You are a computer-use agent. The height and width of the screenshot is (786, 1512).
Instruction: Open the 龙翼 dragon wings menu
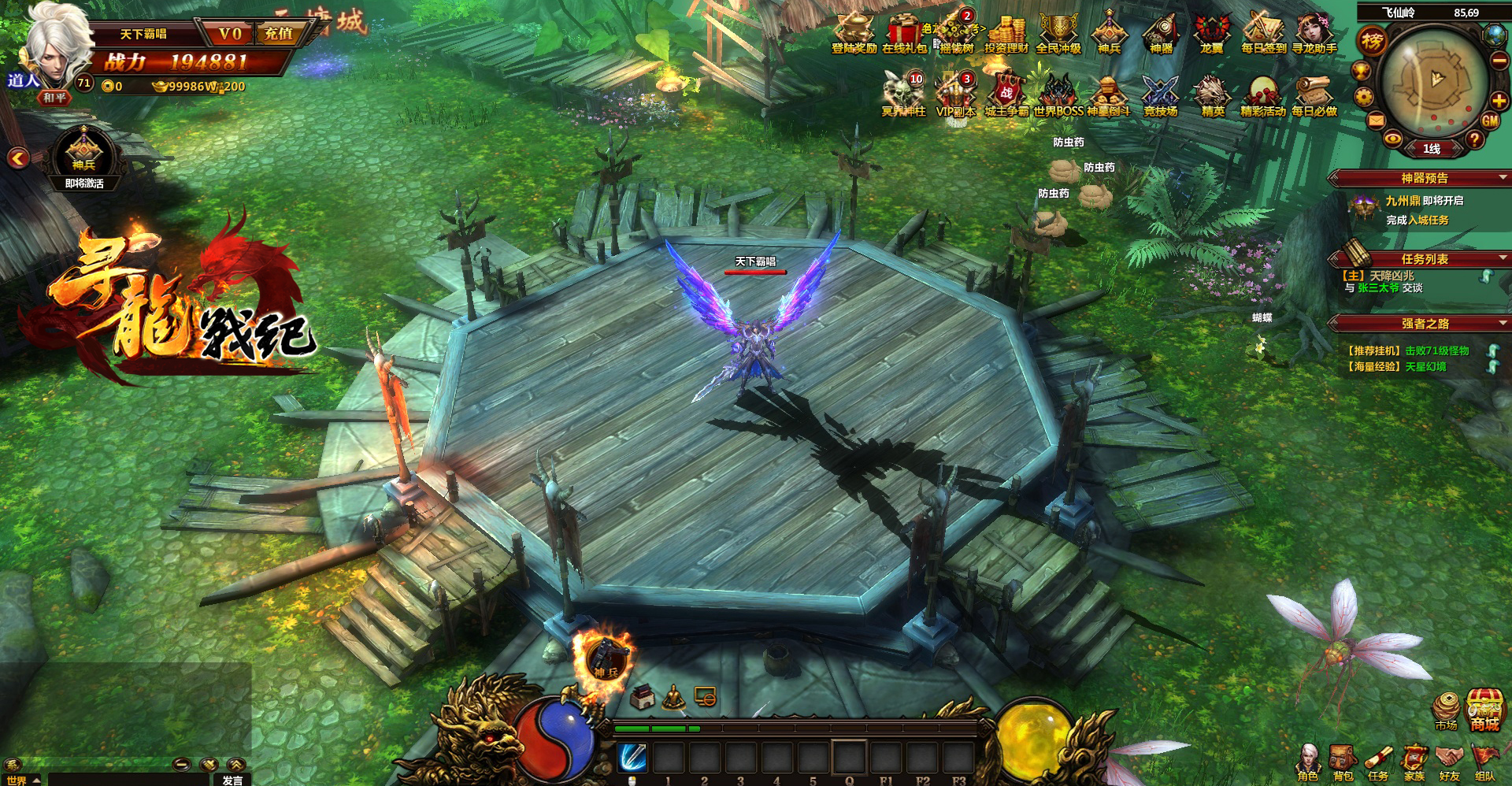click(x=1211, y=32)
